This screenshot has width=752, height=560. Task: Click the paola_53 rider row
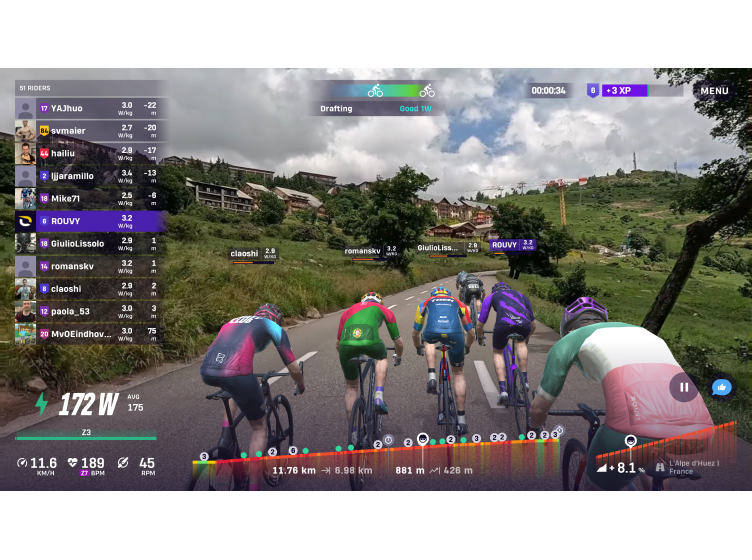coord(88,311)
